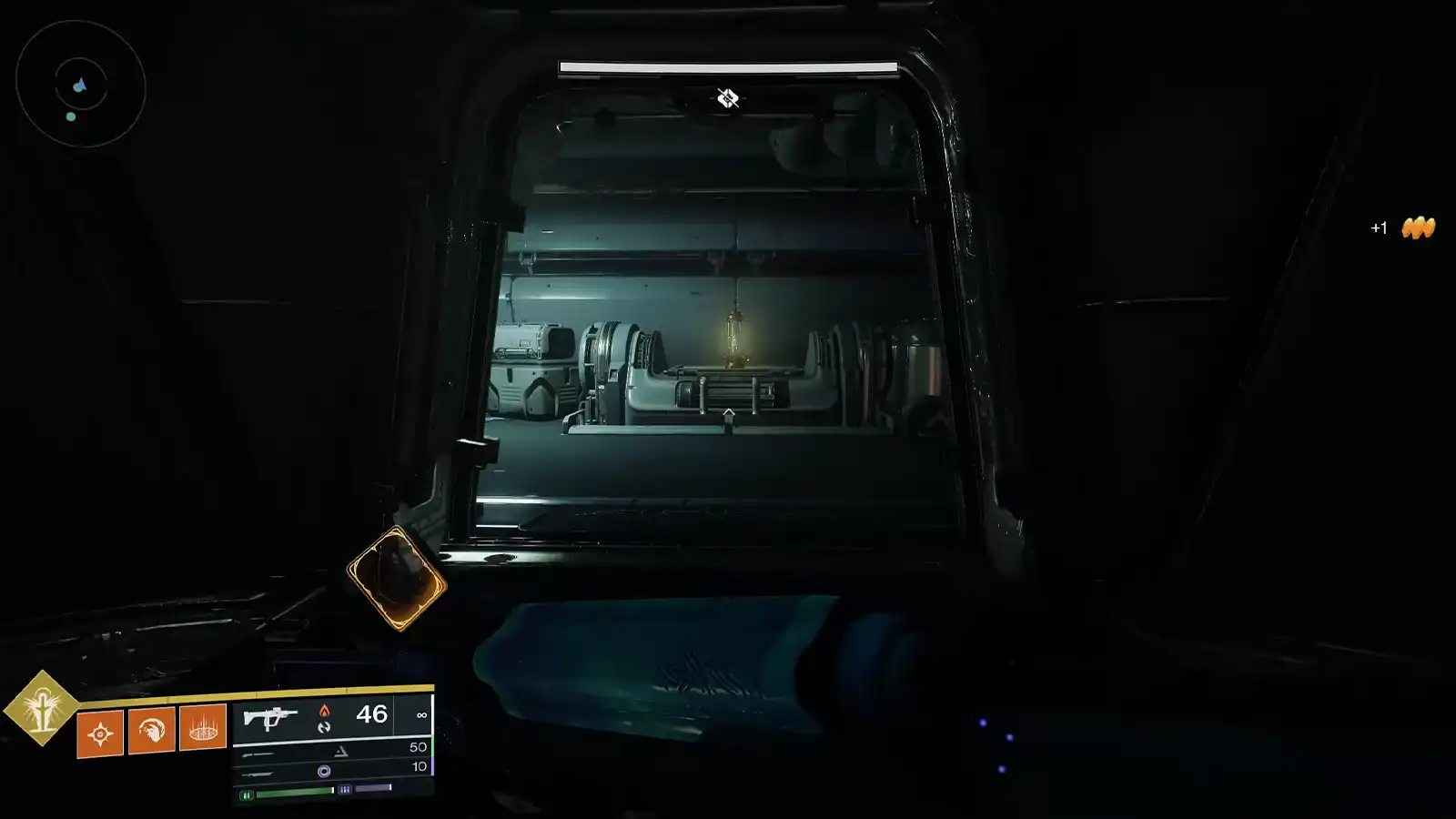Click the equipped SMG weapon icon
Viewport: 1456px width, 819px height.
[x=270, y=716]
